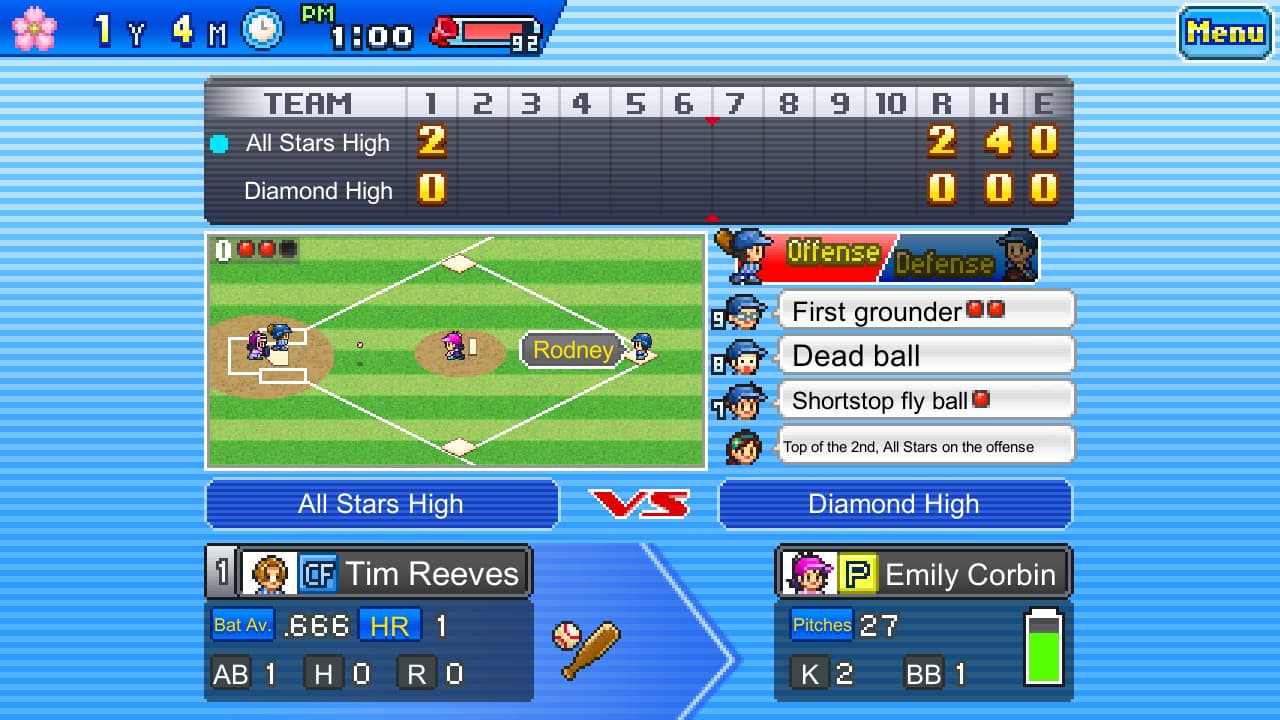Click Rodney's name label on the field
Viewport: 1280px width, 720px height.
pyautogui.click(x=572, y=351)
